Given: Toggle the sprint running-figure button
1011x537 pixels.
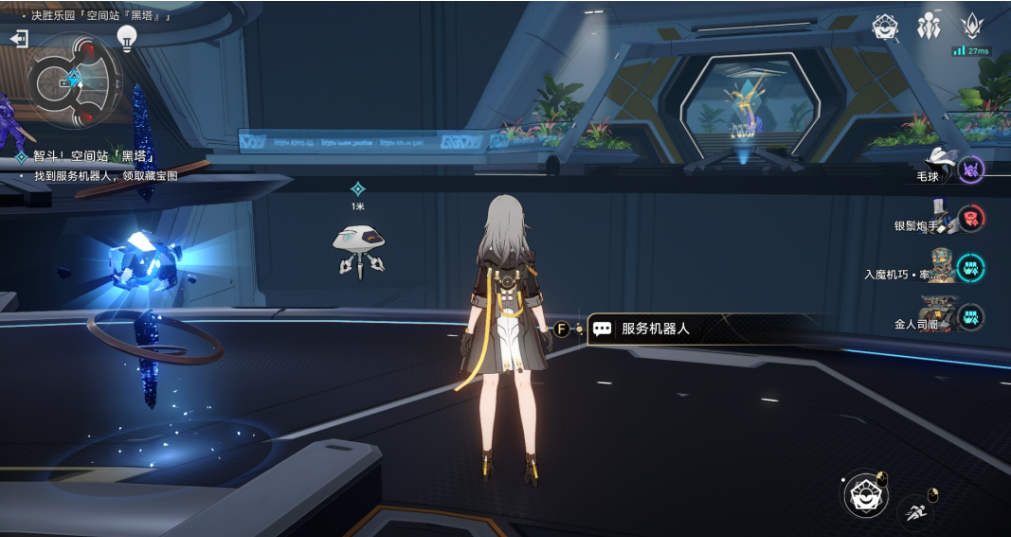Looking at the screenshot, I should click(x=916, y=512).
